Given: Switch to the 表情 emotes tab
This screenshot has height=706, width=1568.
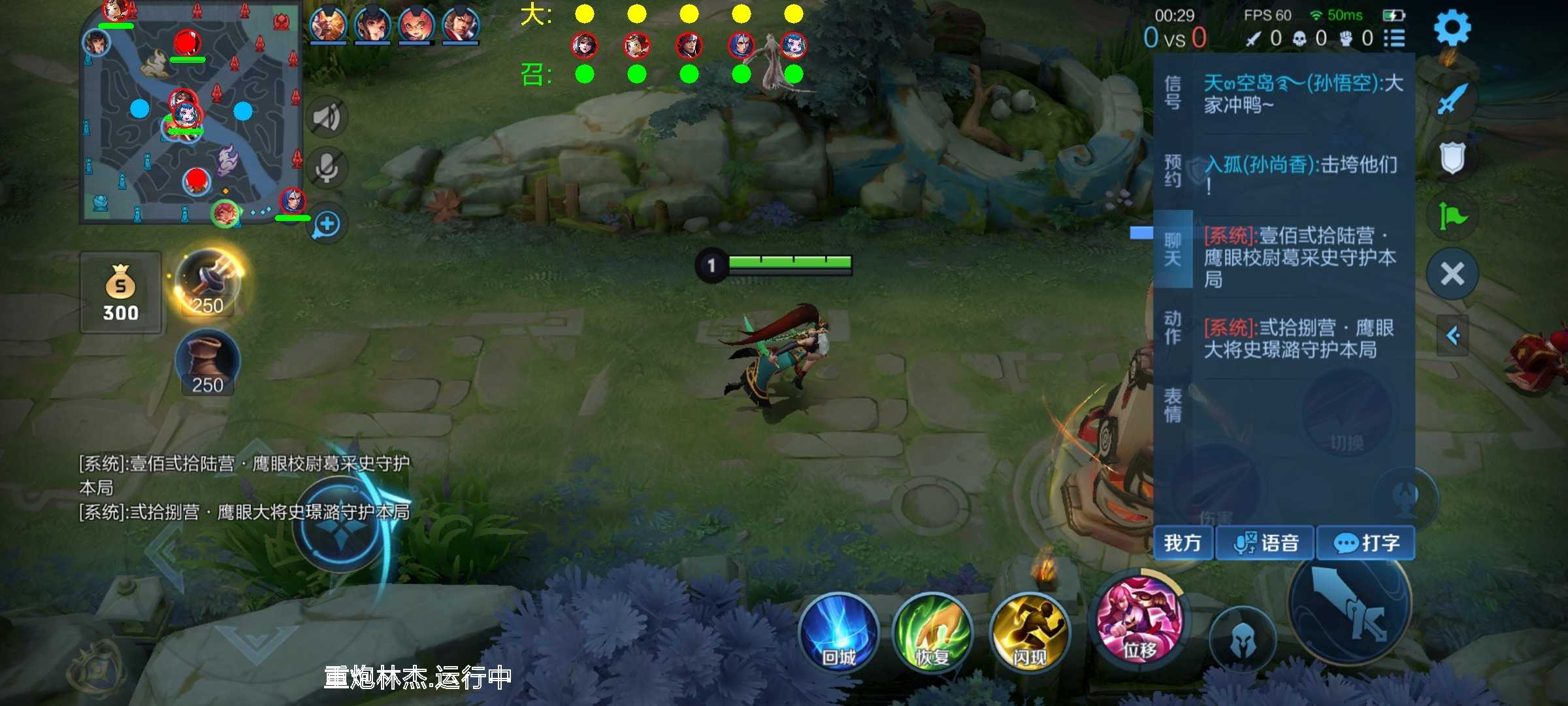Looking at the screenshot, I should pos(1173,405).
